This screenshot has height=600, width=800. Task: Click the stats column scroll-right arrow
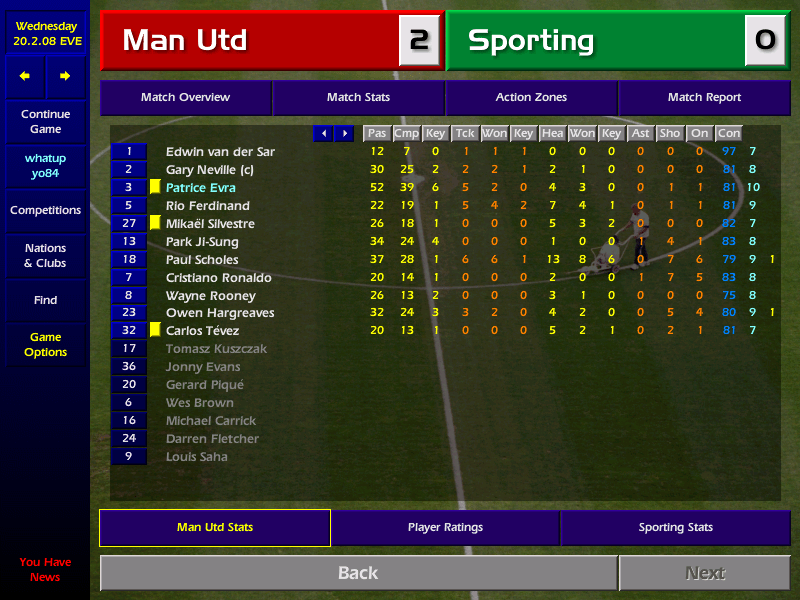[x=345, y=133]
